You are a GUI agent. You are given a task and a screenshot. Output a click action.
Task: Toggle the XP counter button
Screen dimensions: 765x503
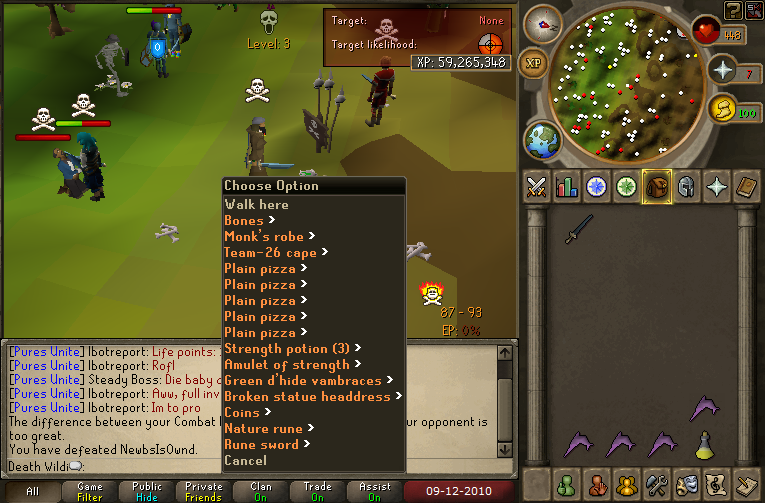[534, 61]
